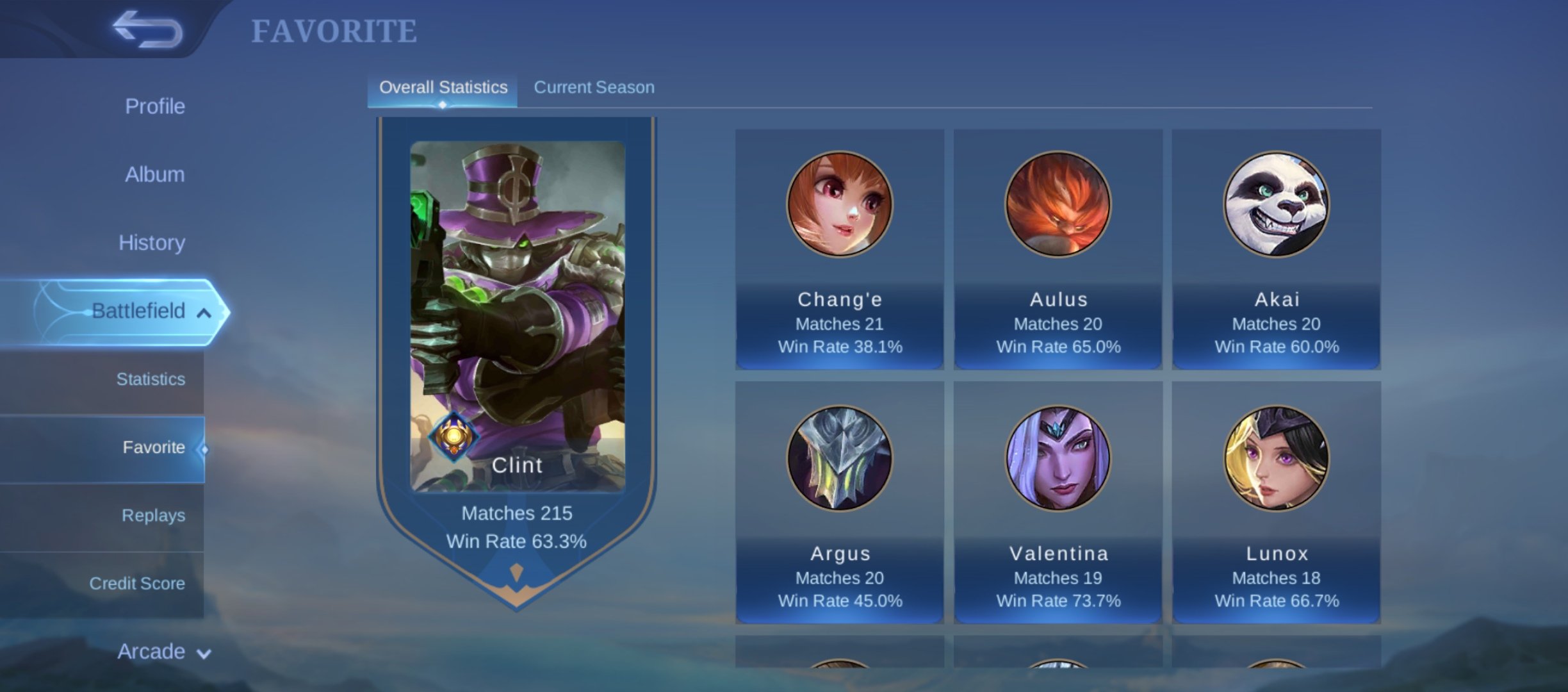
Task: Open the Replays submenu
Action: point(153,516)
